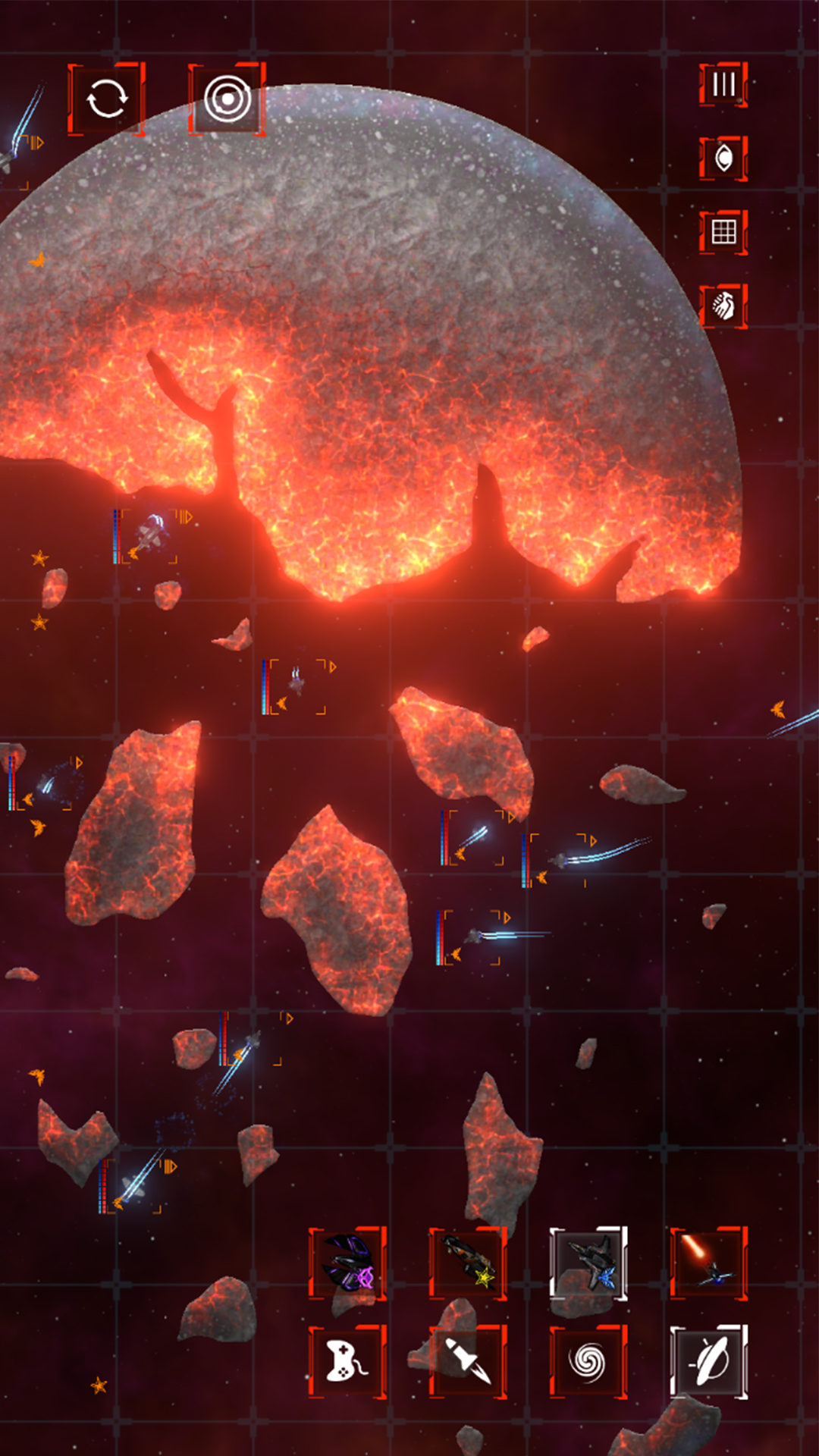819x1456 pixels.
Task: Choose the dark fighter with blue emblem
Action: coord(588,1263)
